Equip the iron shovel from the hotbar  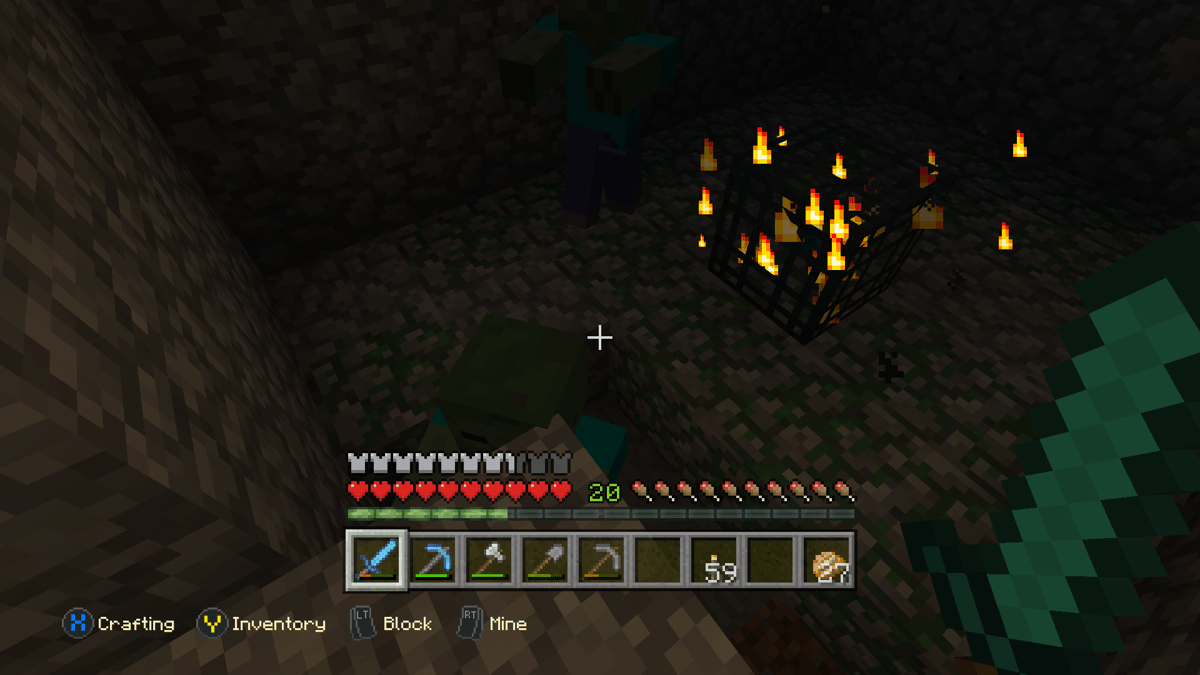point(546,560)
